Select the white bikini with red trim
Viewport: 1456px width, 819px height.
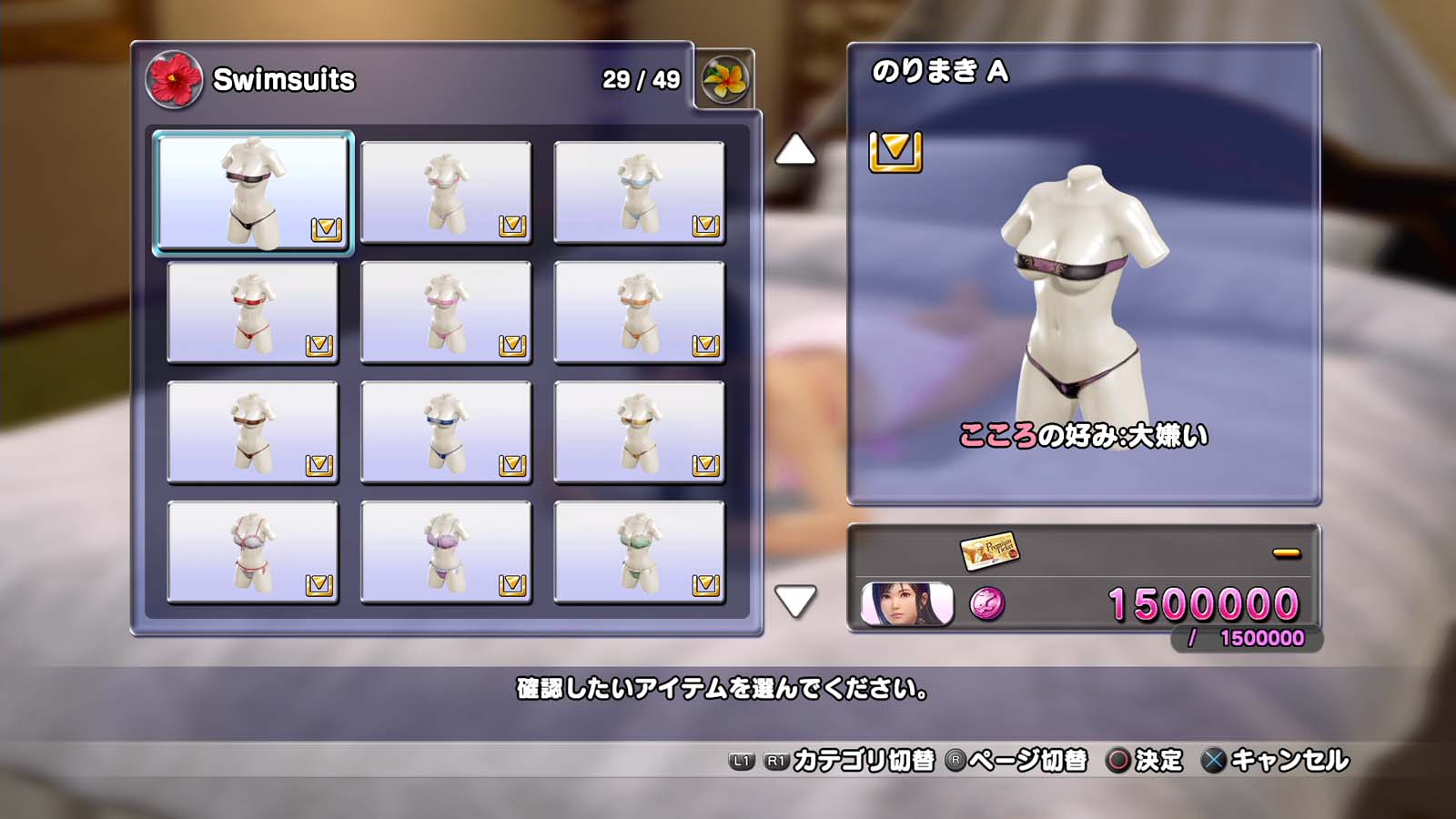253,552
